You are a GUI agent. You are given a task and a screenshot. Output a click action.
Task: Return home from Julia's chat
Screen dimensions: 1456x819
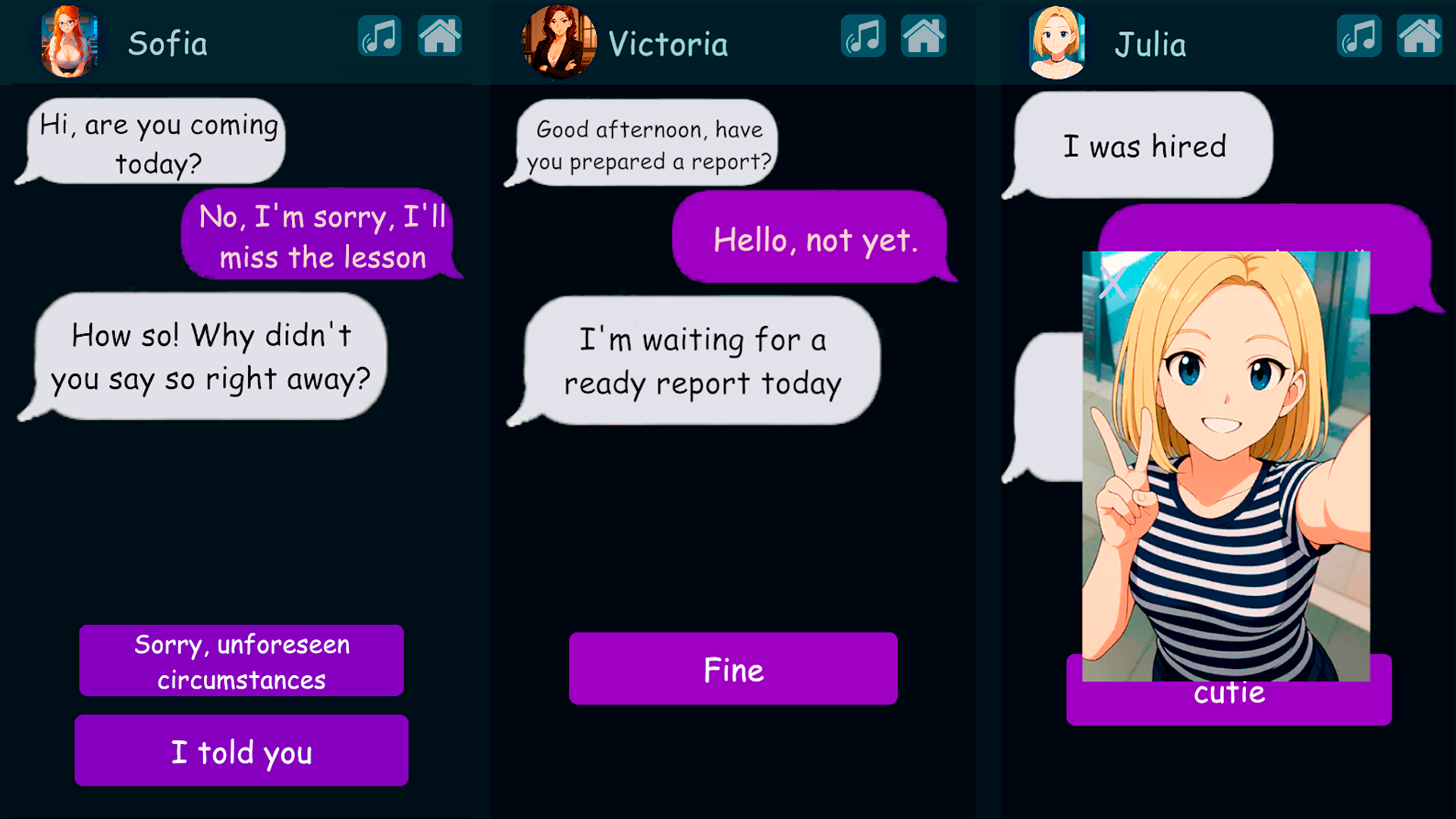pos(1420,36)
